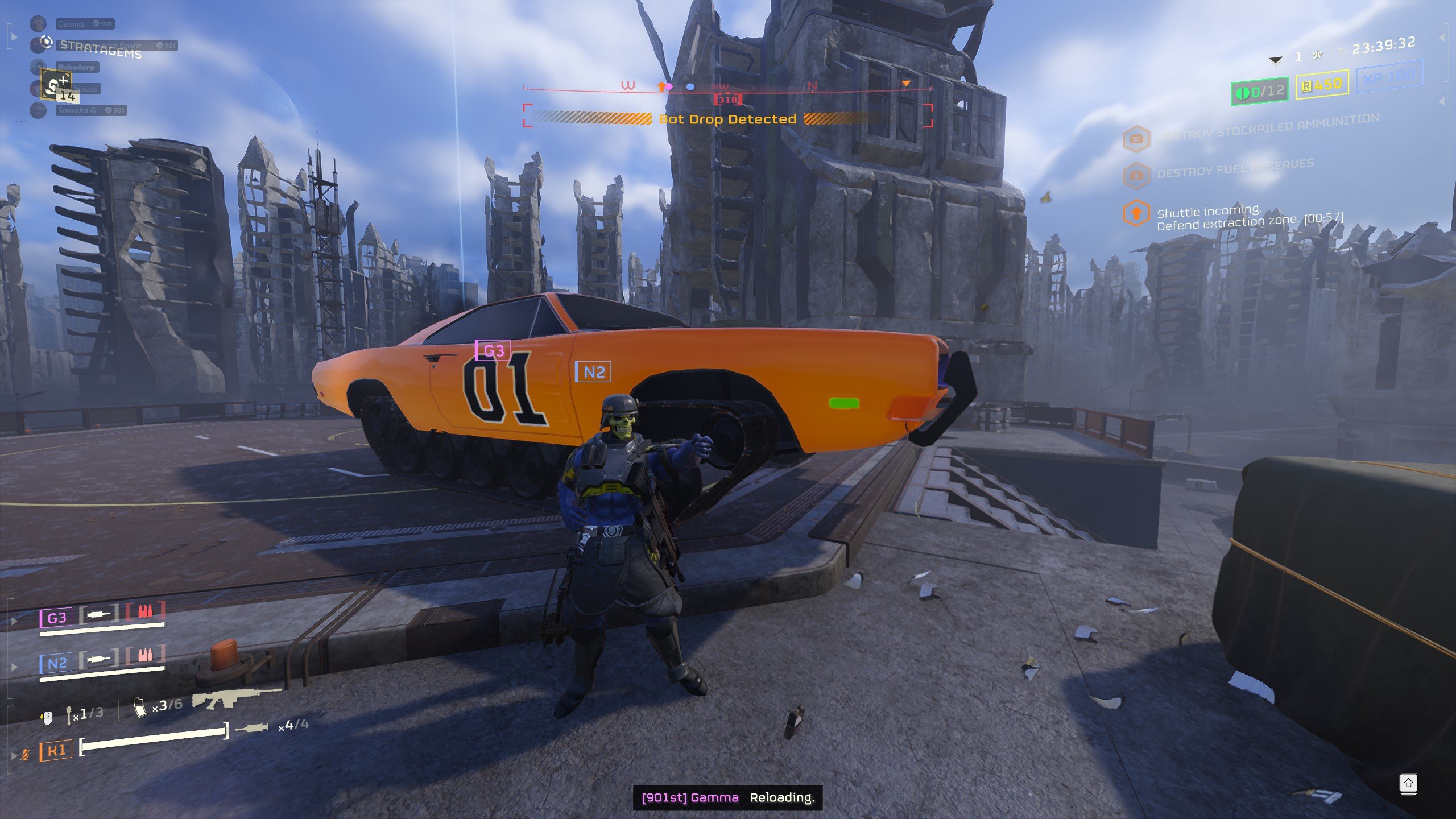This screenshot has width=1456, height=819.
Task: Click the Gamma Reloading chat message
Action: (x=727, y=797)
